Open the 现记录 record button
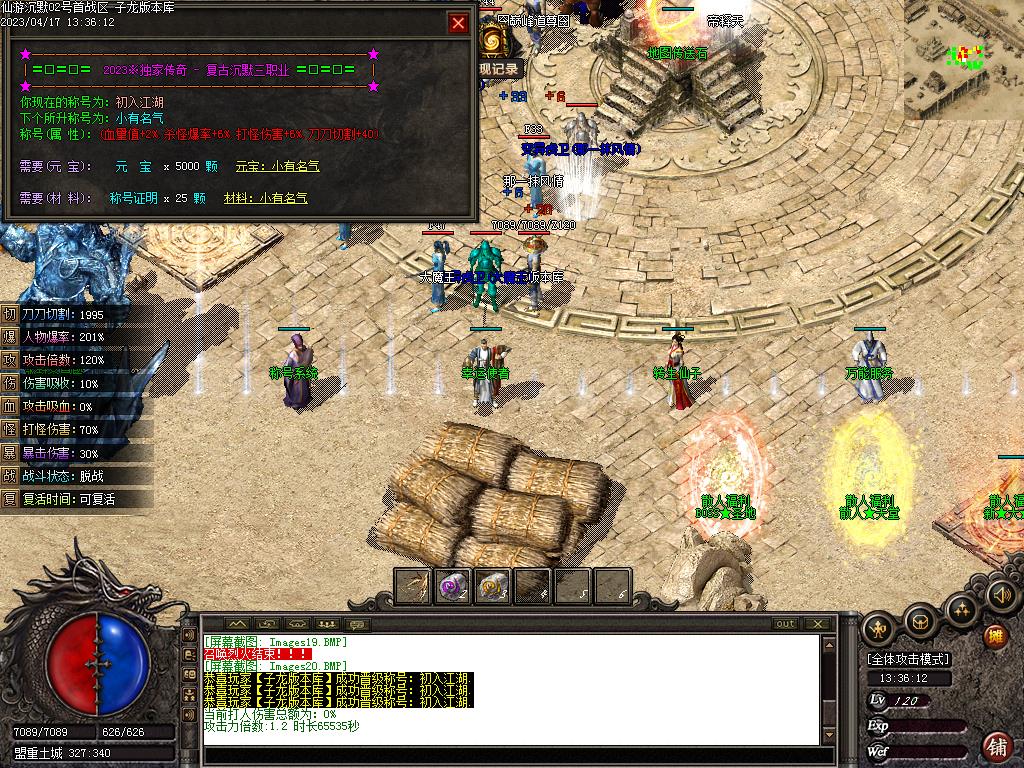 coord(499,69)
